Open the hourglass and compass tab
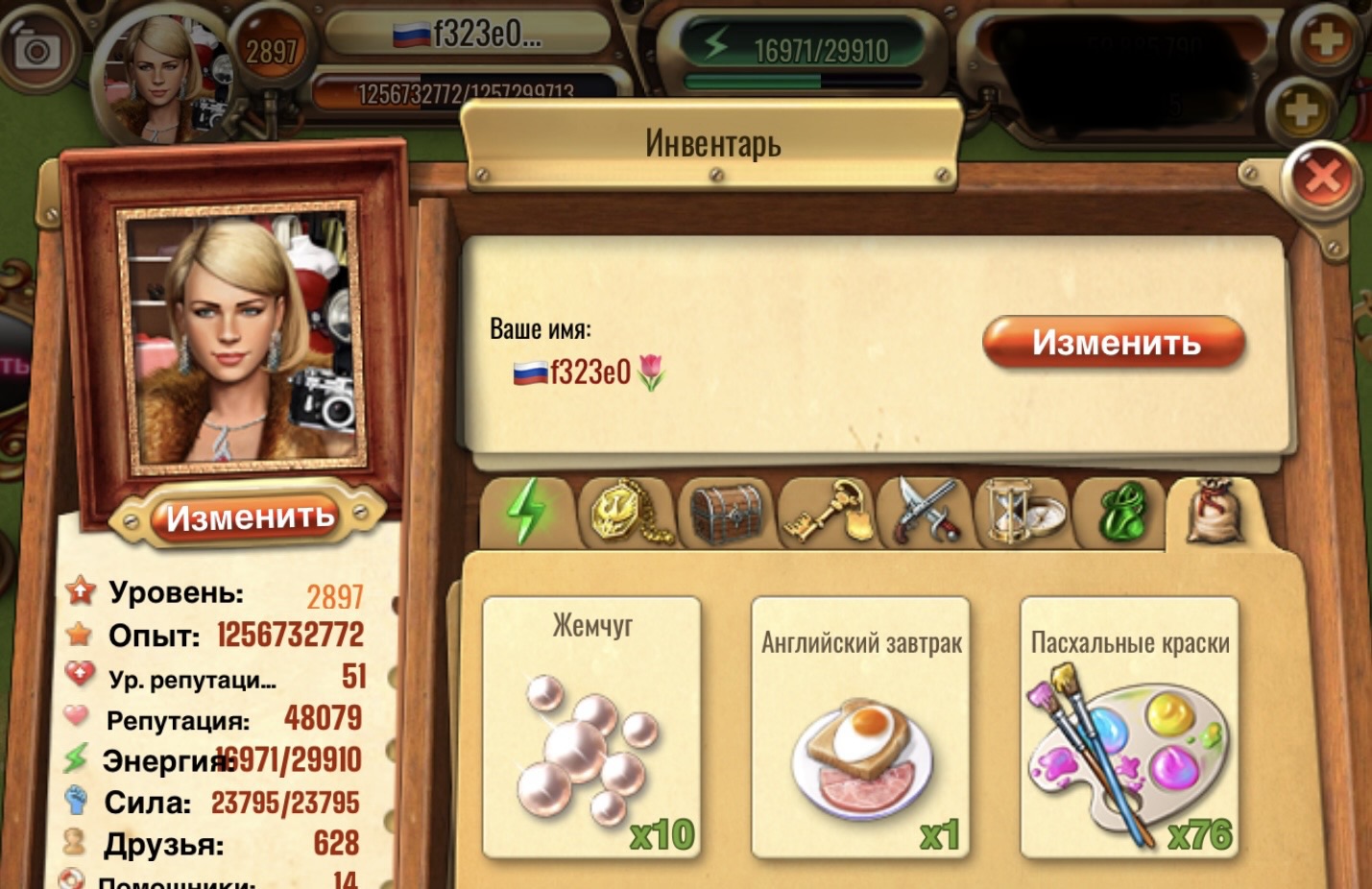Viewport: 1372px width, 889px height. 1024,513
